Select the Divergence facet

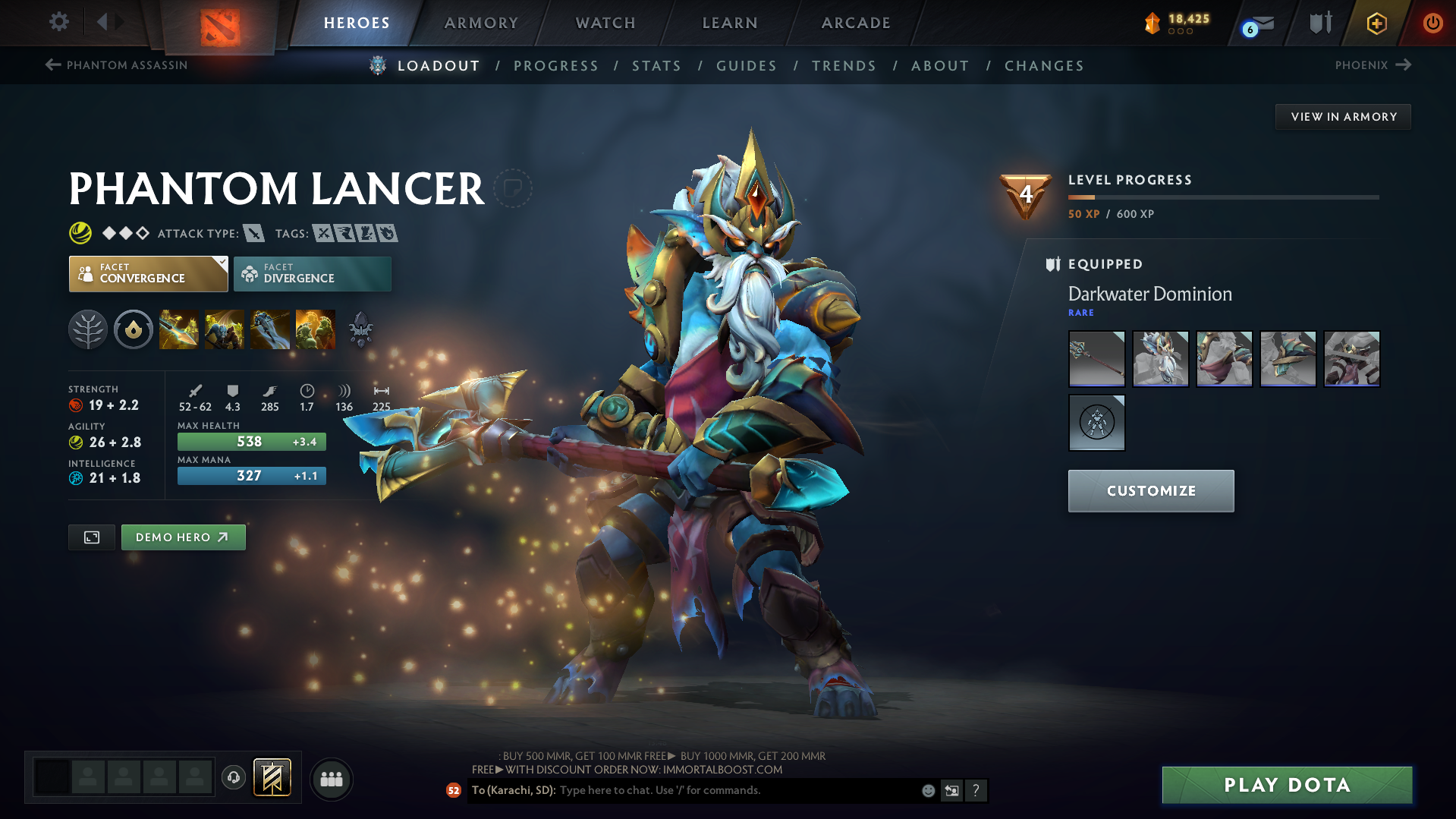pos(312,273)
